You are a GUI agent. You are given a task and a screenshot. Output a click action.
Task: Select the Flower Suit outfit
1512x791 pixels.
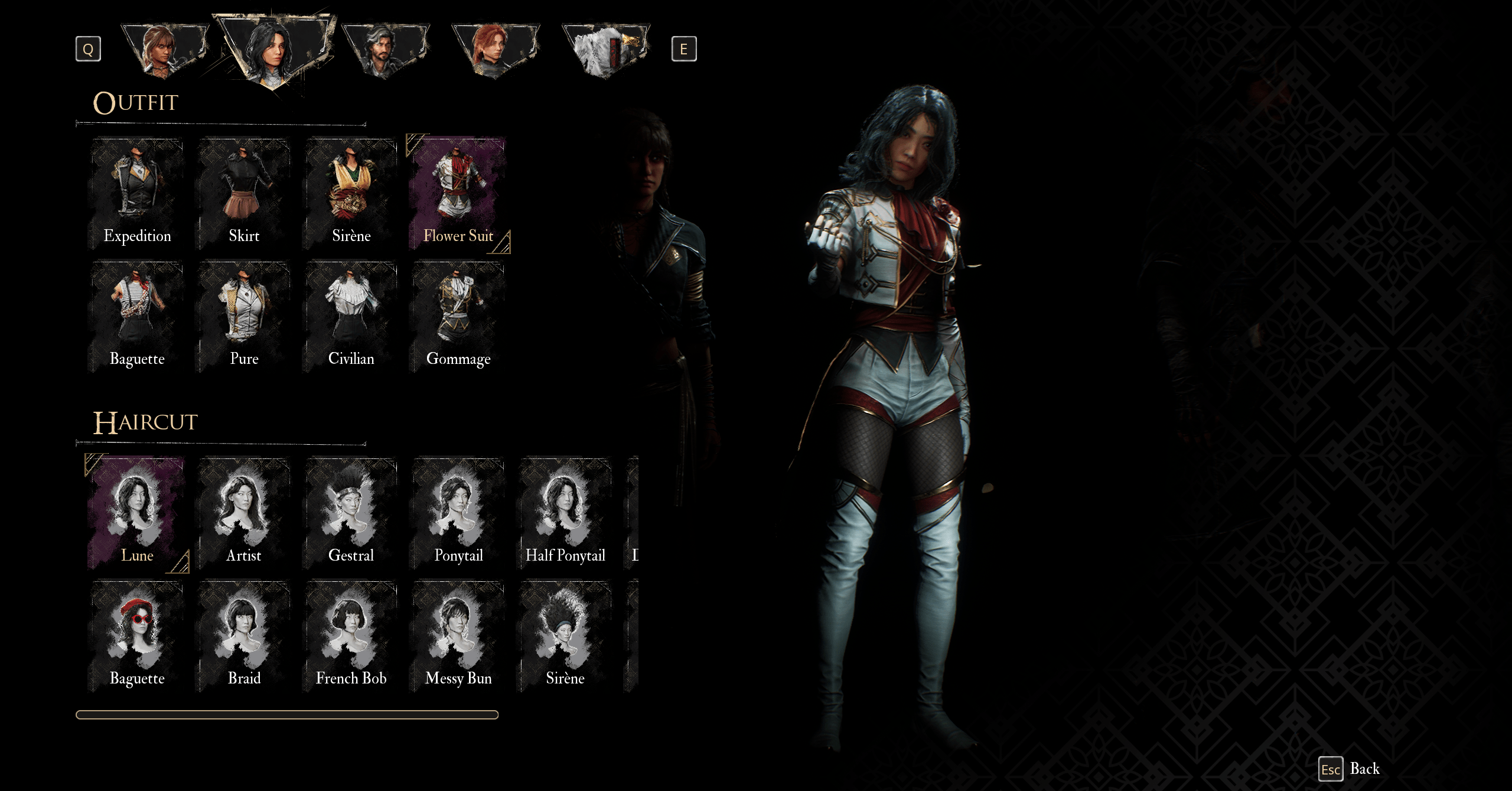tap(458, 194)
